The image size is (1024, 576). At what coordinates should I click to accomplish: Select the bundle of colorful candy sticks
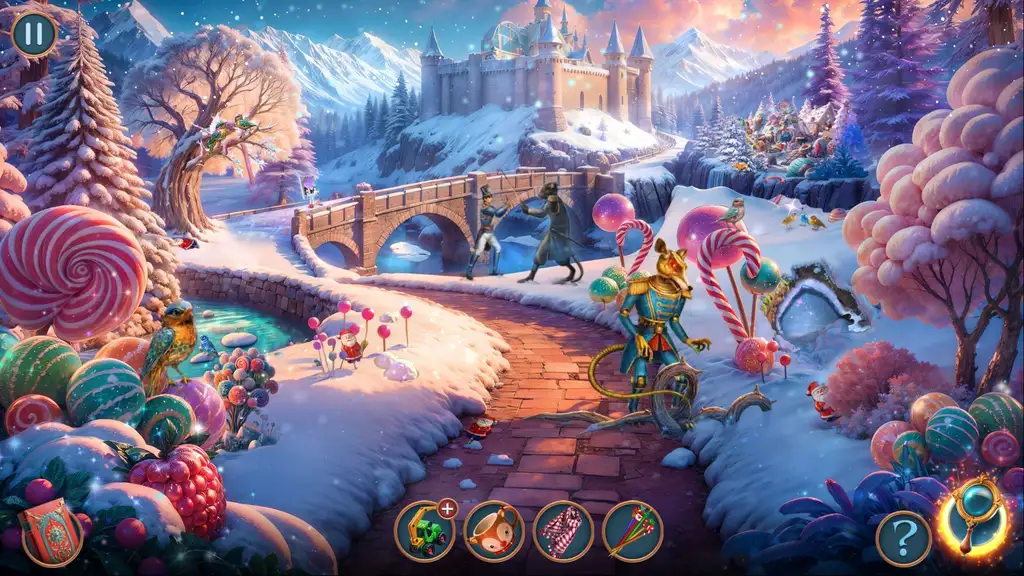coord(632,530)
